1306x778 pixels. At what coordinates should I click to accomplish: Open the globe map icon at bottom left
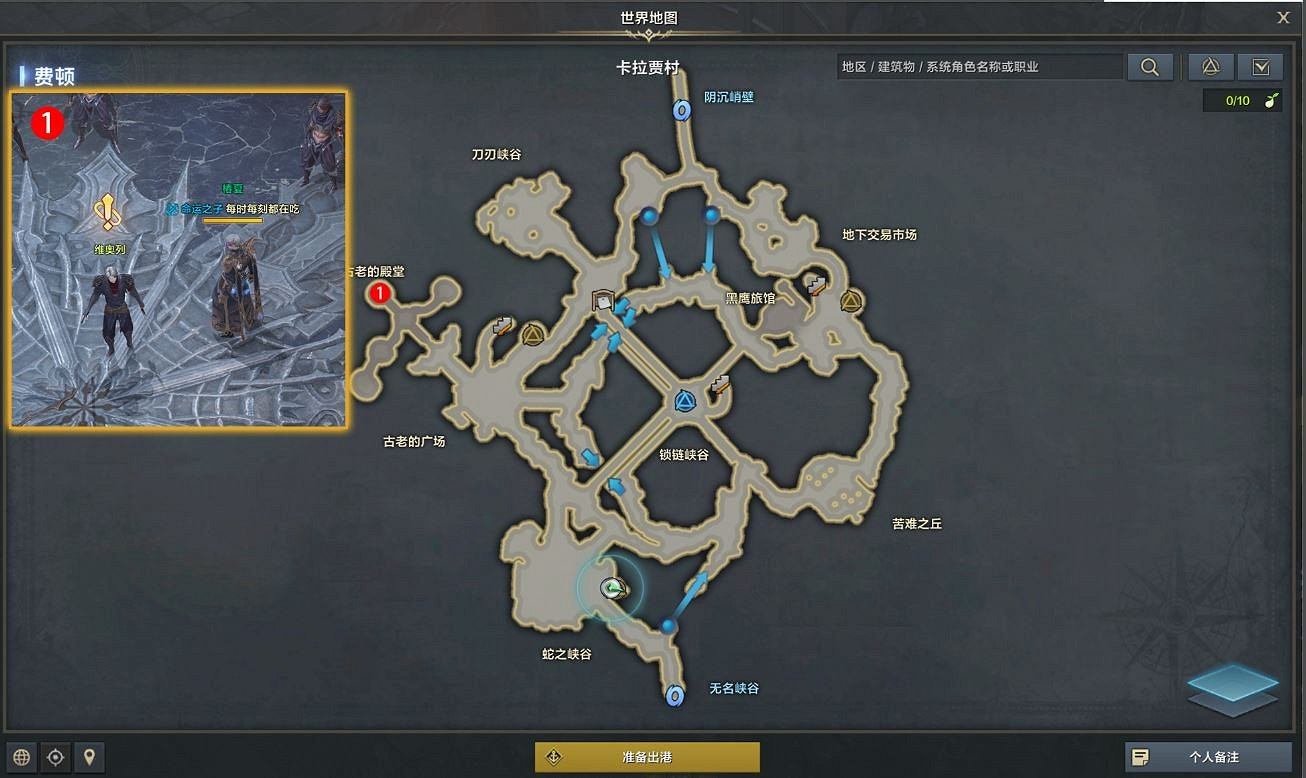[21, 757]
